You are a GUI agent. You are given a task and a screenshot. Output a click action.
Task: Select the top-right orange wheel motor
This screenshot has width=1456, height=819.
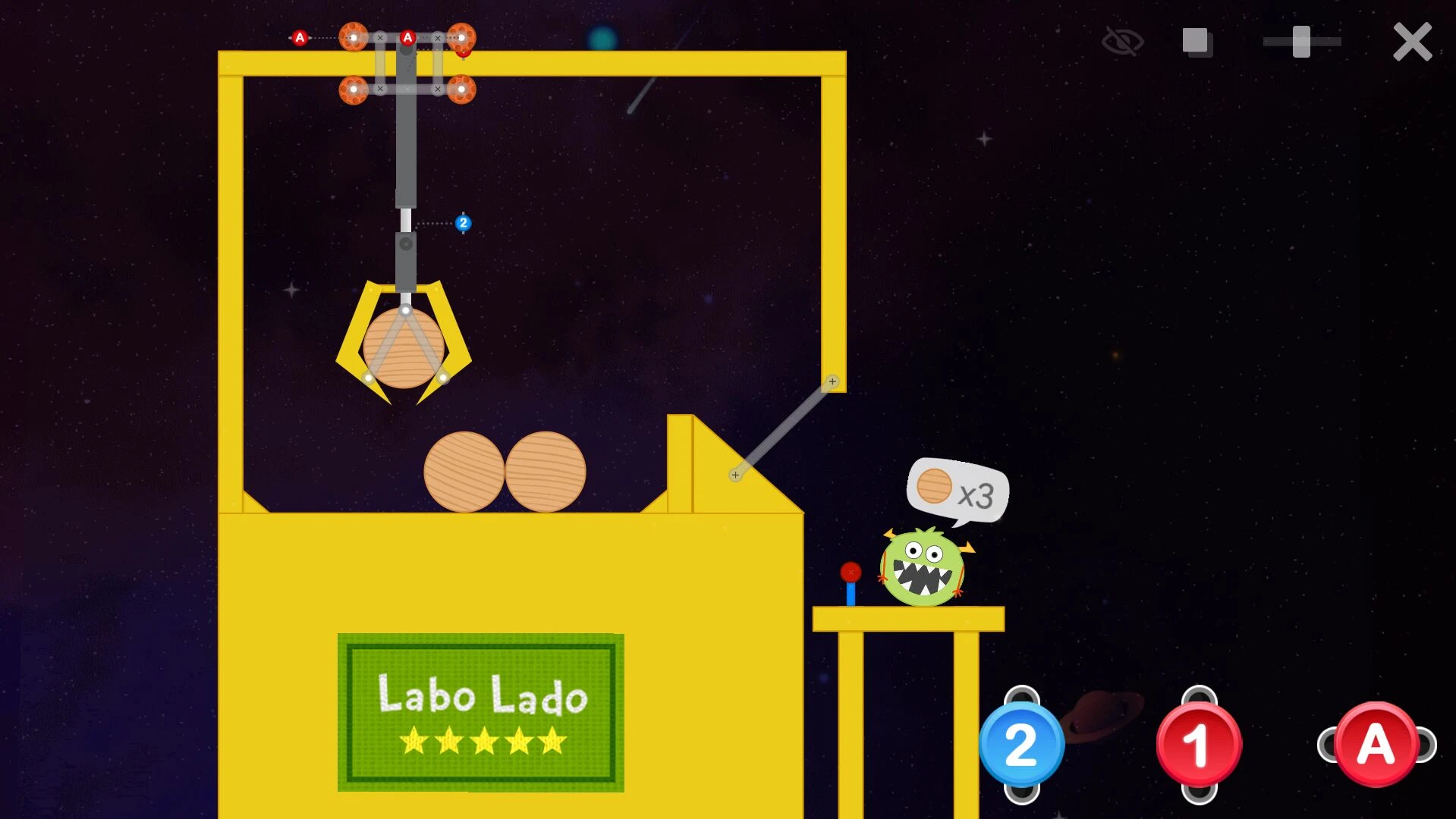(x=463, y=36)
